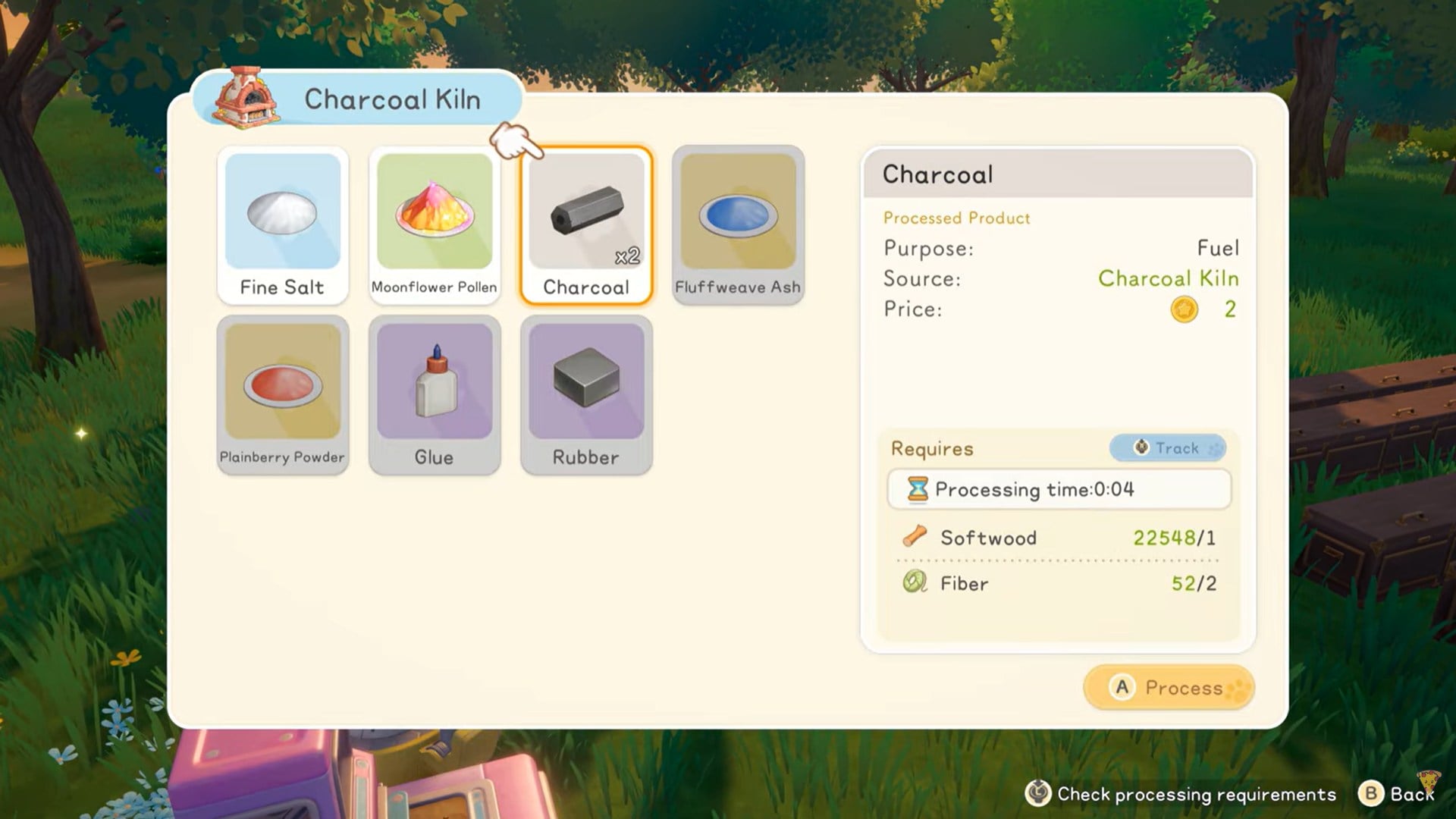Go back using the Back button

(x=1397, y=794)
